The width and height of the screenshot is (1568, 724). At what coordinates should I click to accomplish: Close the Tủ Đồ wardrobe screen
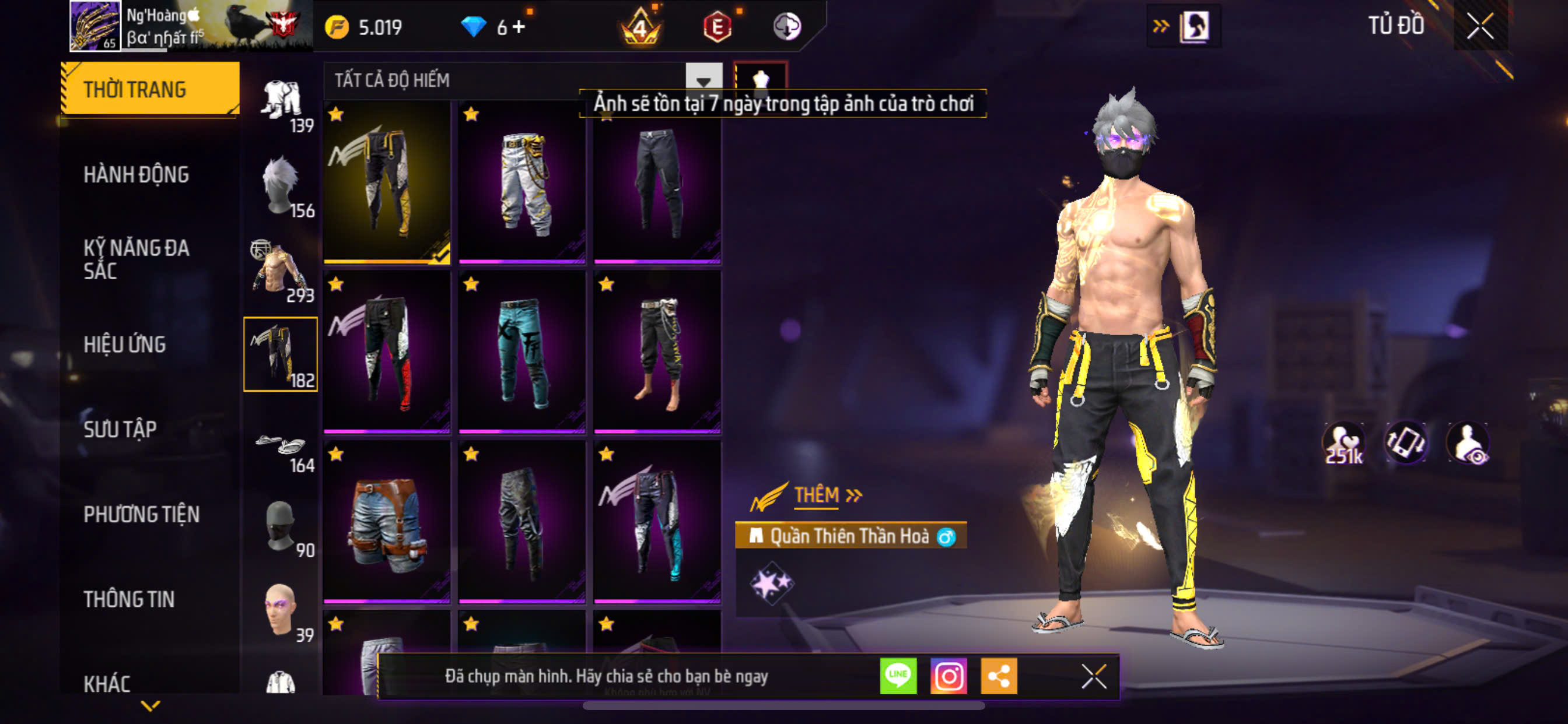click(x=1480, y=26)
